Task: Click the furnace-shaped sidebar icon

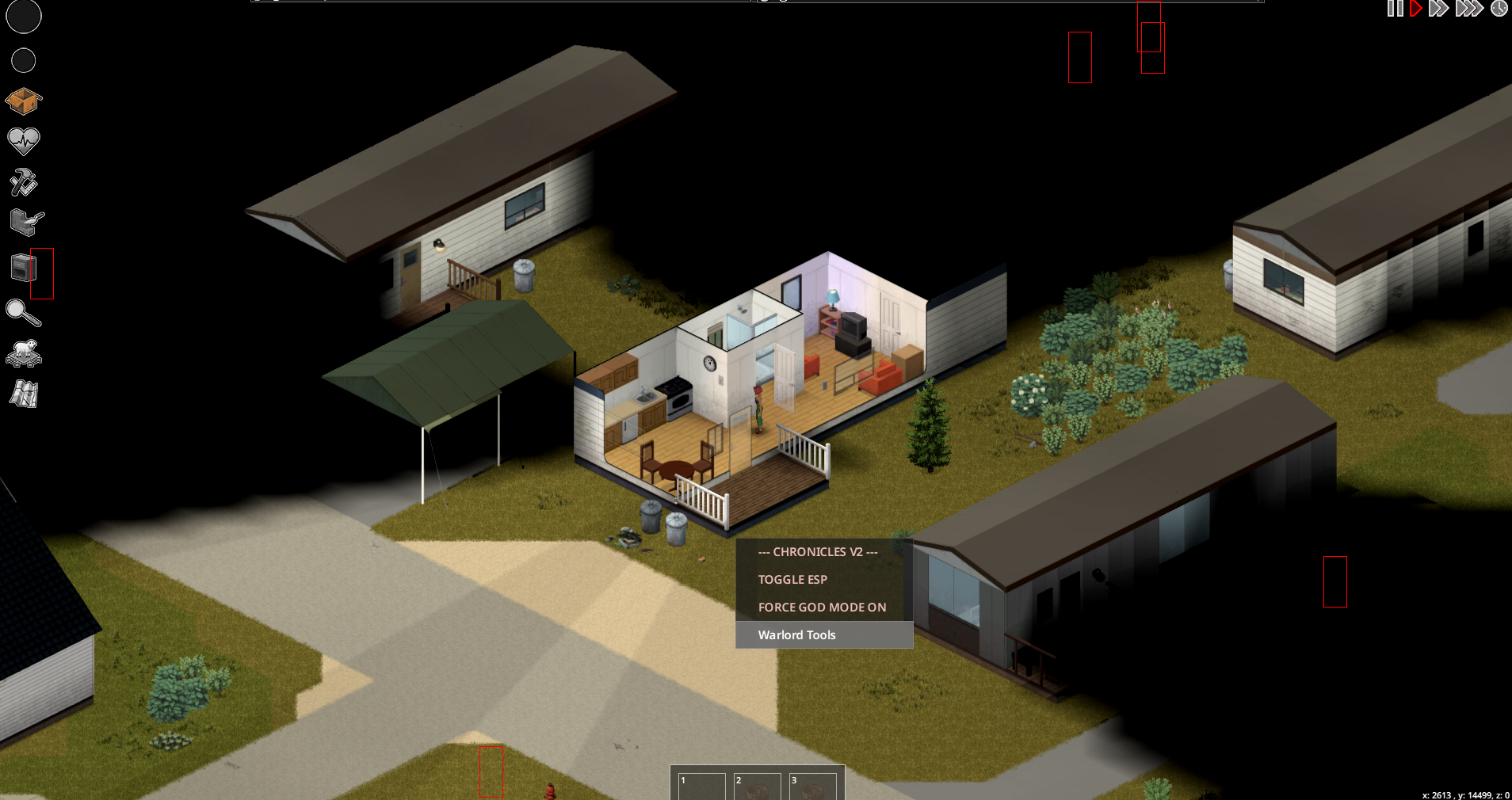Action: tap(23, 268)
